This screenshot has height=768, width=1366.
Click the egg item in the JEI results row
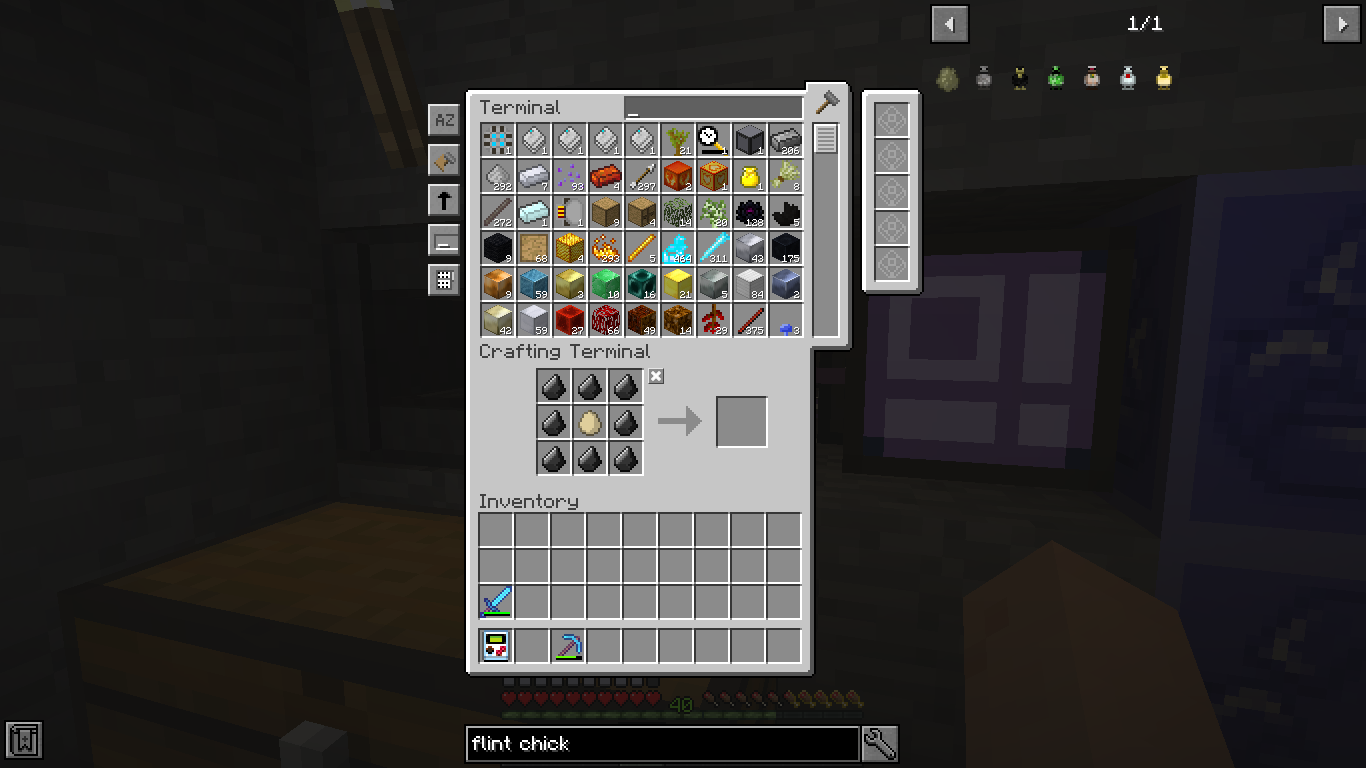[x=947, y=78]
